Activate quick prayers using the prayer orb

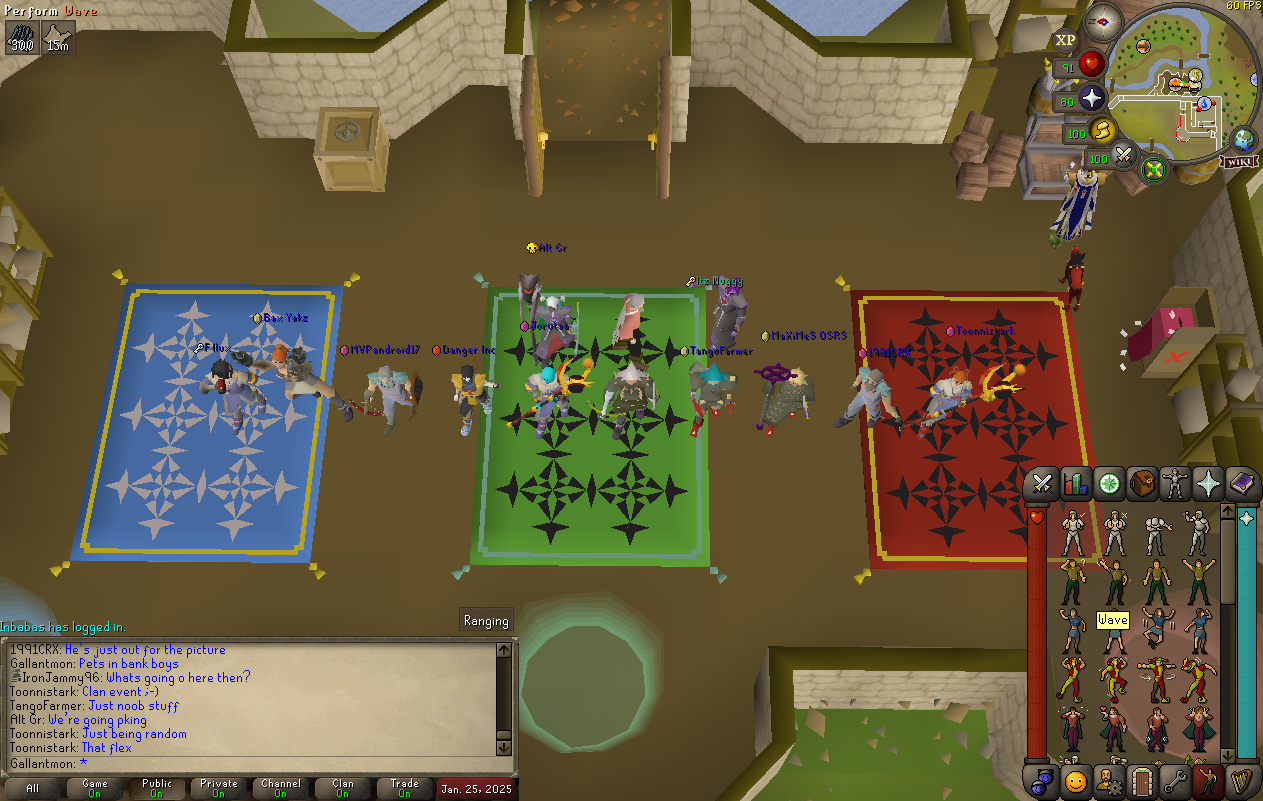click(1091, 98)
